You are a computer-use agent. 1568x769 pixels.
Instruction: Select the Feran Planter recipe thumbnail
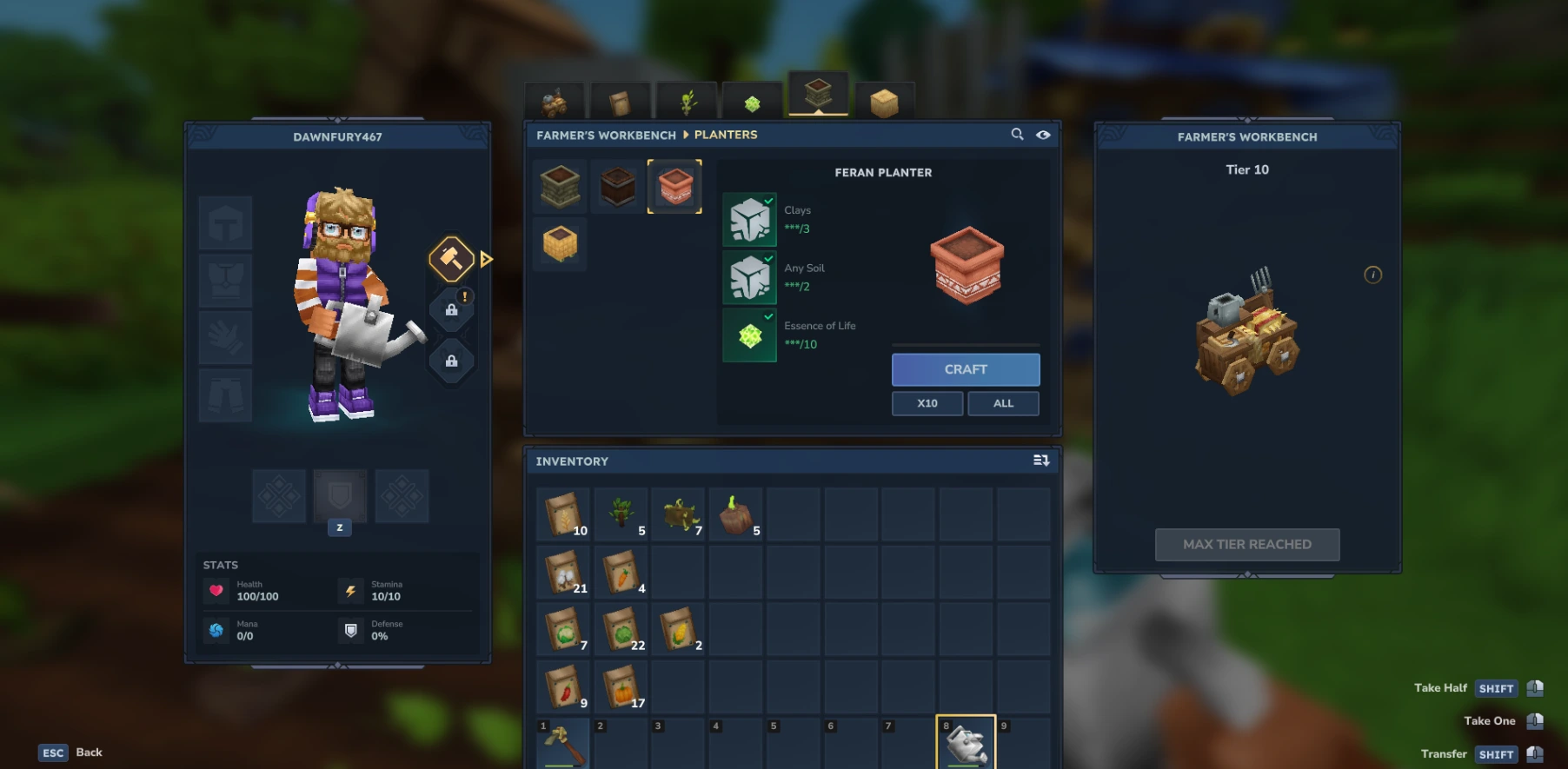[675, 186]
